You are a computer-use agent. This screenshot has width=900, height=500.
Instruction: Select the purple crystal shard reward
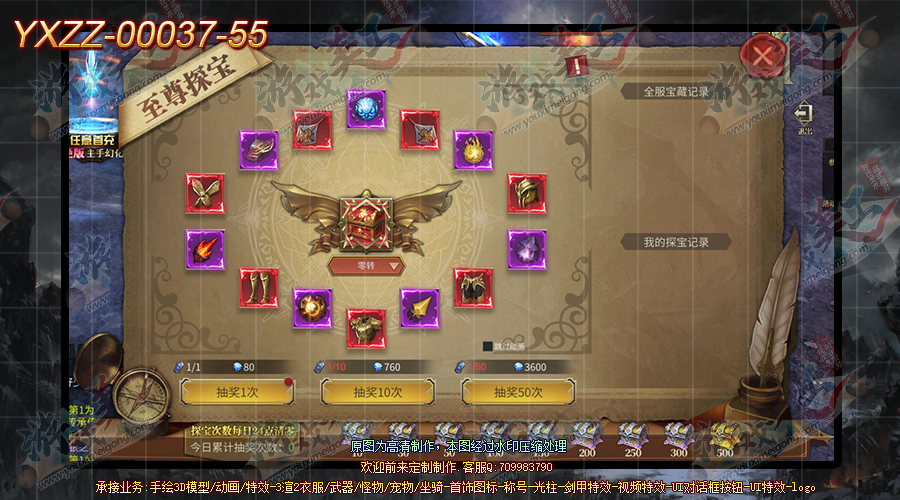[527, 249]
